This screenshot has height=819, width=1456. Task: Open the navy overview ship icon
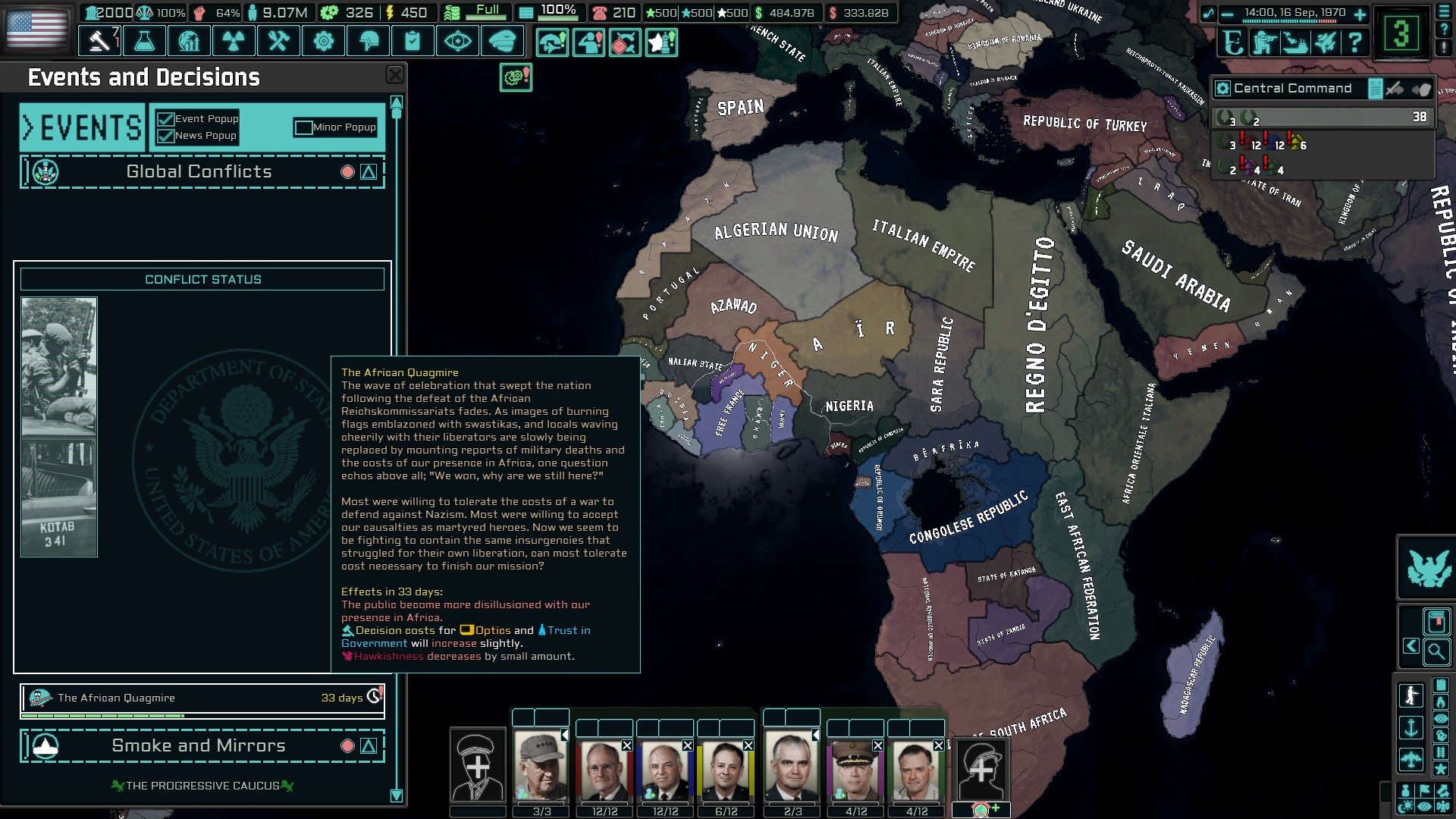[1294, 42]
